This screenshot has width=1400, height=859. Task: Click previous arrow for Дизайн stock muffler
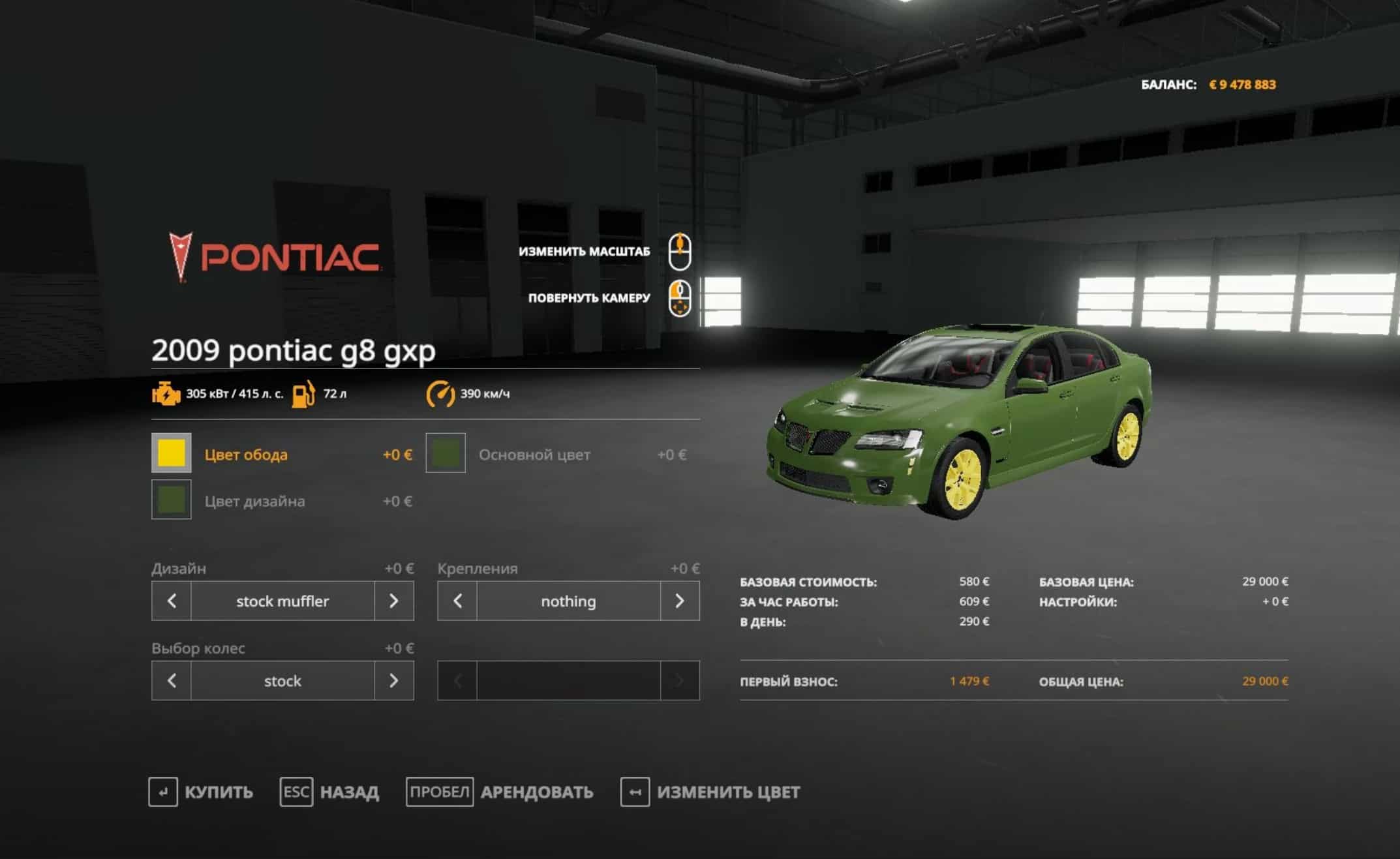(x=172, y=601)
